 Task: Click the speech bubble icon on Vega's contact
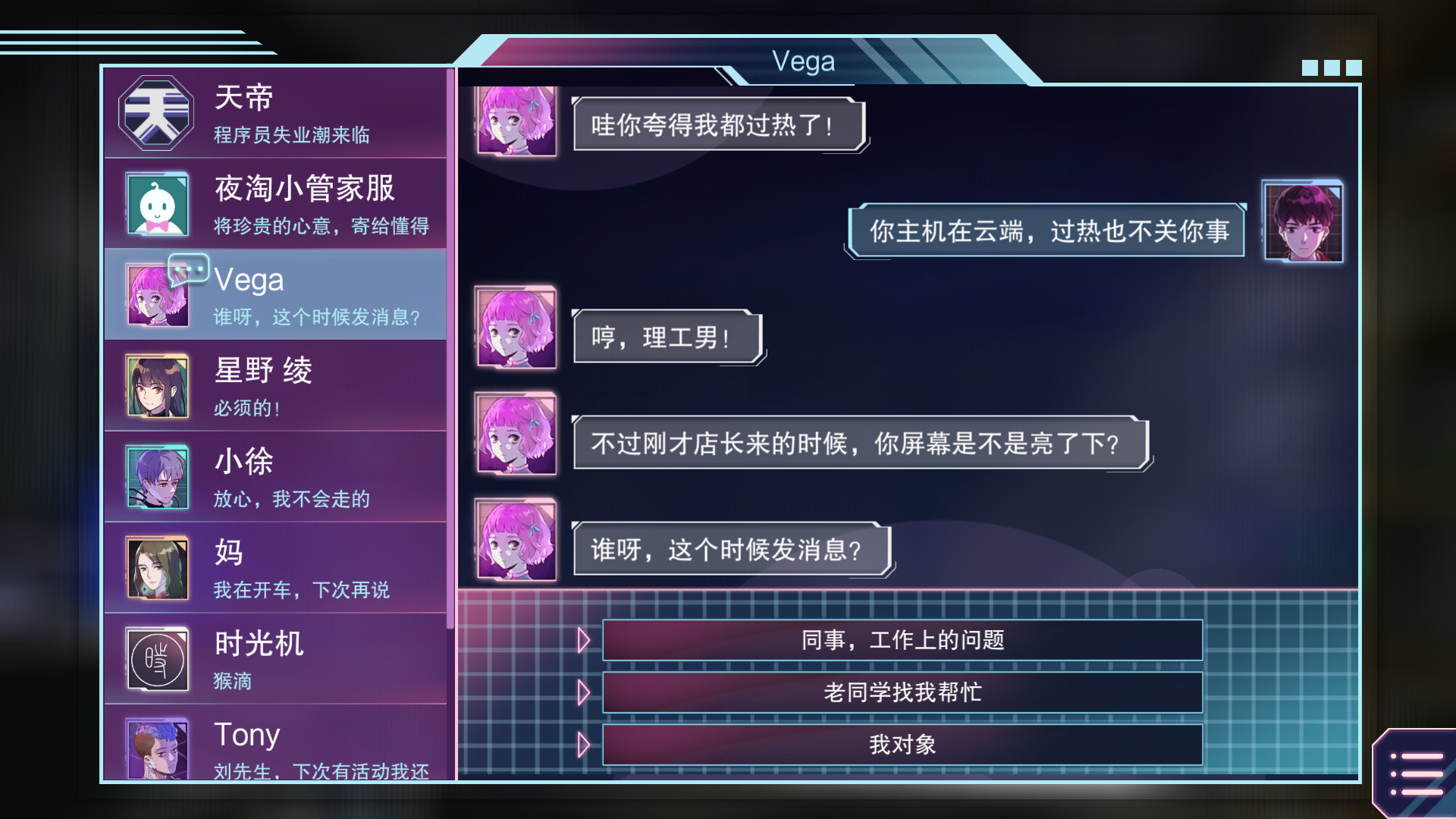pyautogui.click(x=189, y=268)
